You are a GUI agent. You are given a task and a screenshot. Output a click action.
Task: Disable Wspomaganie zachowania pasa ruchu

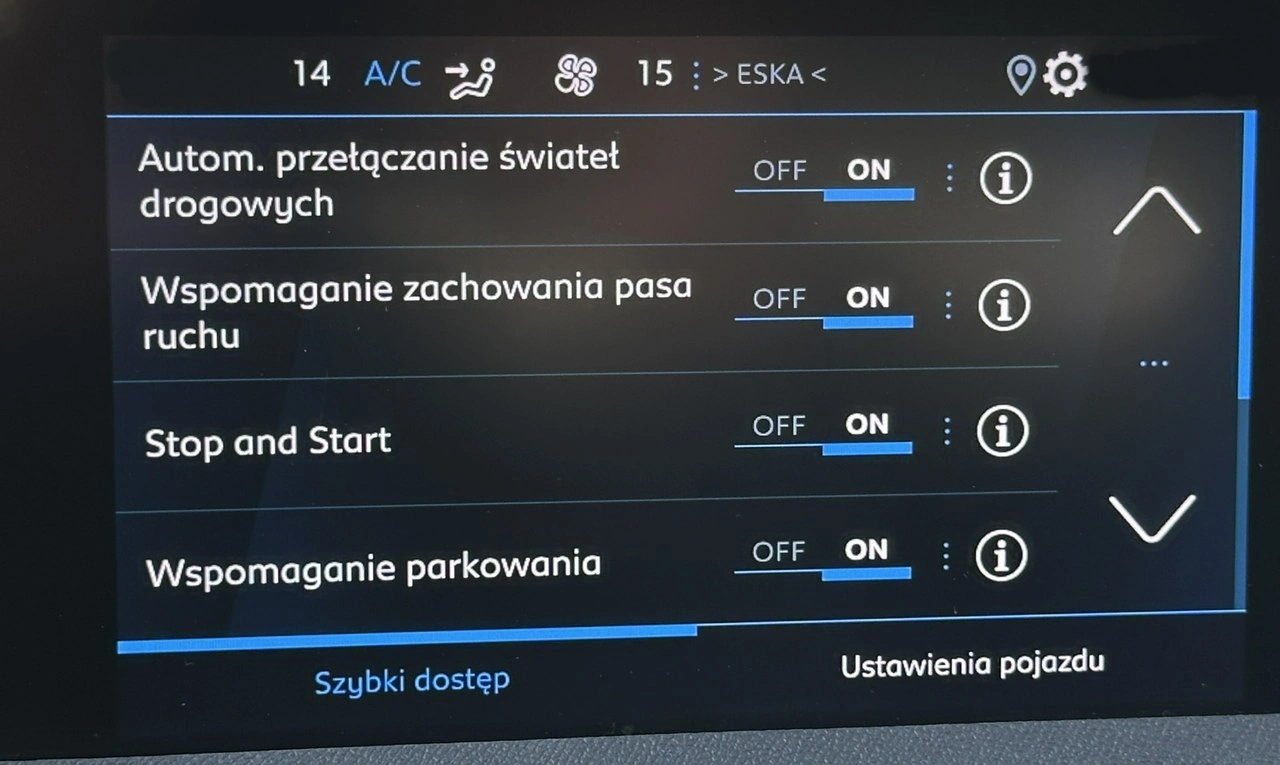click(x=779, y=298)
